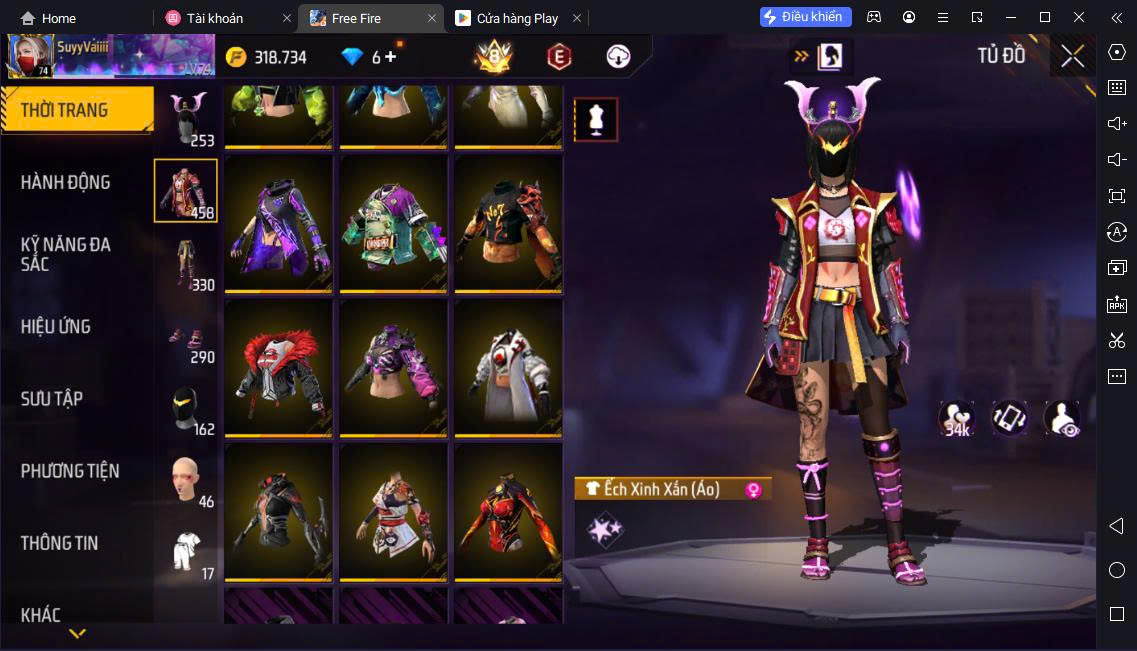
Task: Open the HIỆU ỨNG section
Action: point(56,326)
